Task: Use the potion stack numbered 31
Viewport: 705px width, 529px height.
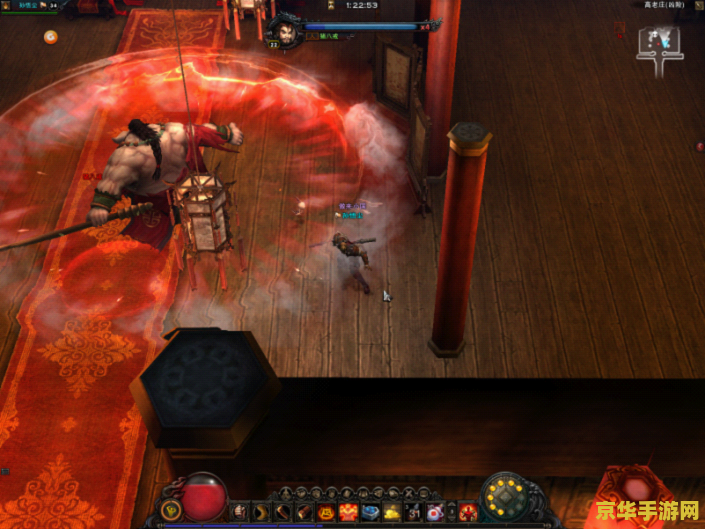Action: [413, 512]
